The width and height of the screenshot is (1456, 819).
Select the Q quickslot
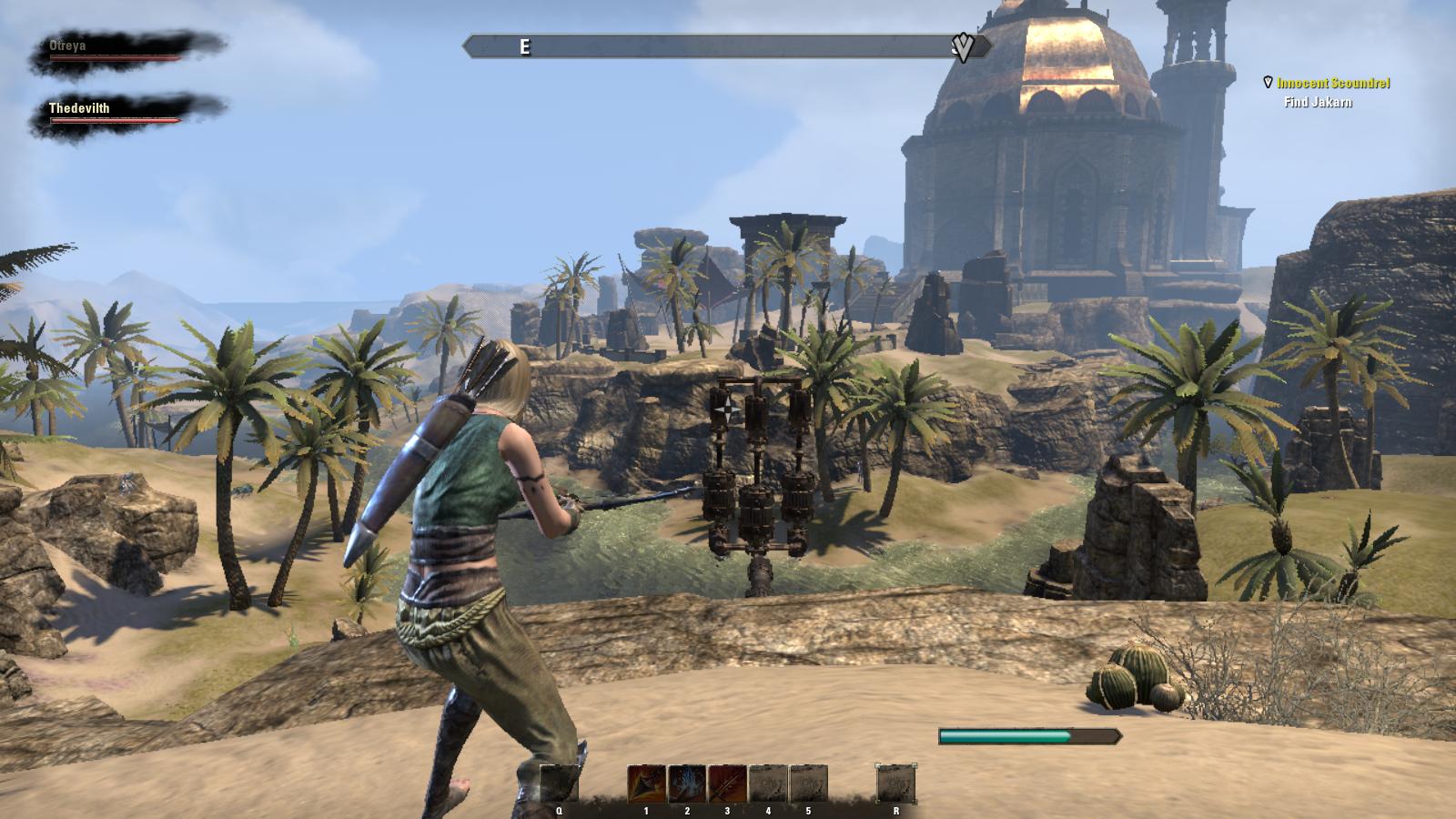click(559, 784)
